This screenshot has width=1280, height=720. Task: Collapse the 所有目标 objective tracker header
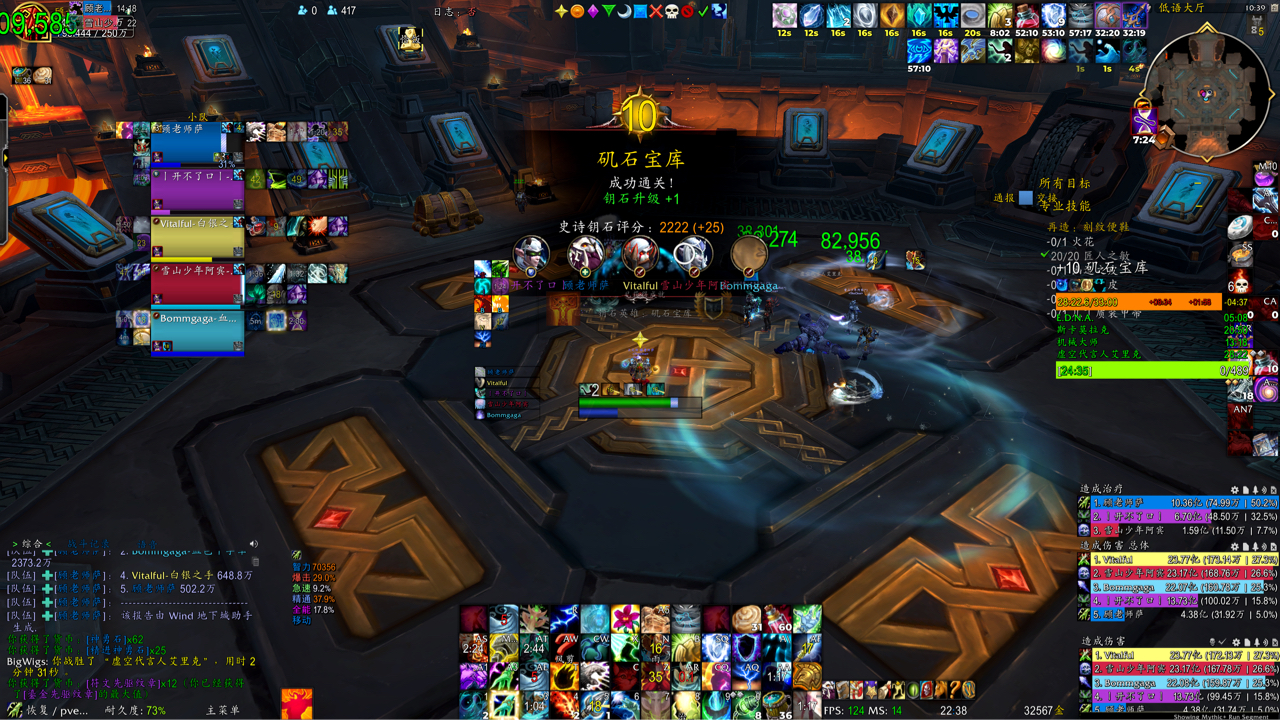tap(1064, 183)
